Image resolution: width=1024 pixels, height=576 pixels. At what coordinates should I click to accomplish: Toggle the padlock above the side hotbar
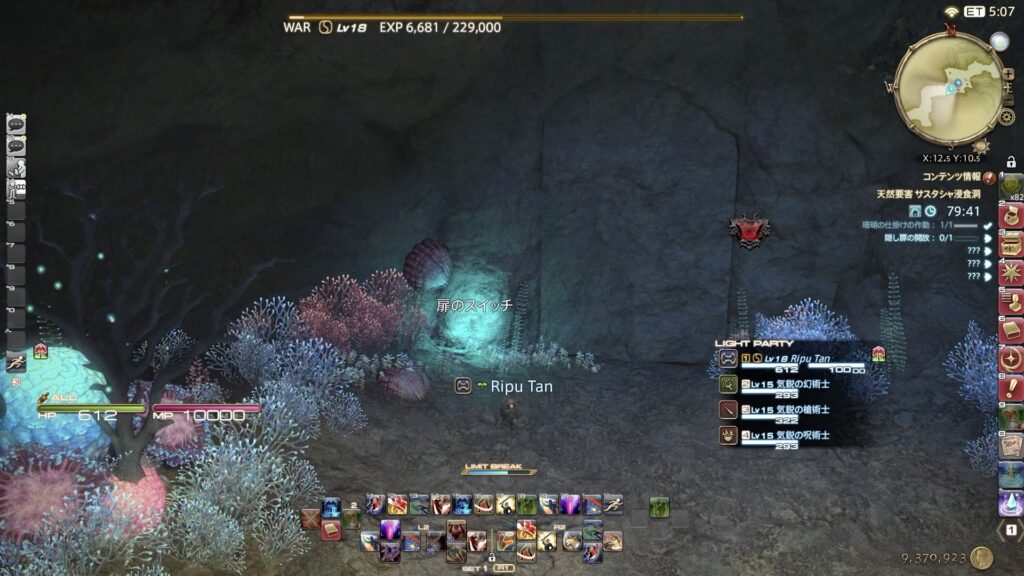(1010, 162)
